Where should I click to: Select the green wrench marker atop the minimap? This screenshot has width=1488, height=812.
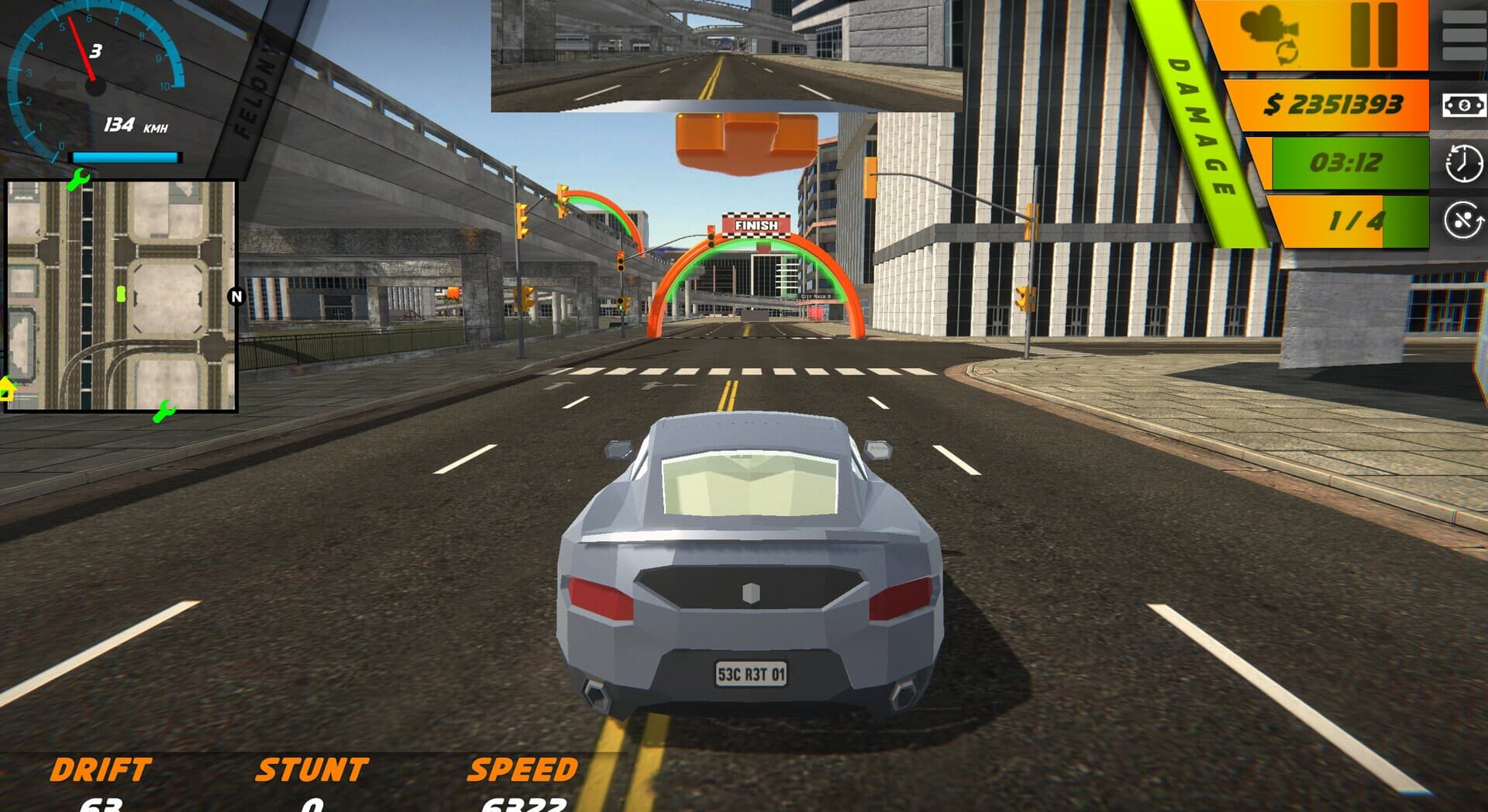pyautogui.click(x=78, y=181)
